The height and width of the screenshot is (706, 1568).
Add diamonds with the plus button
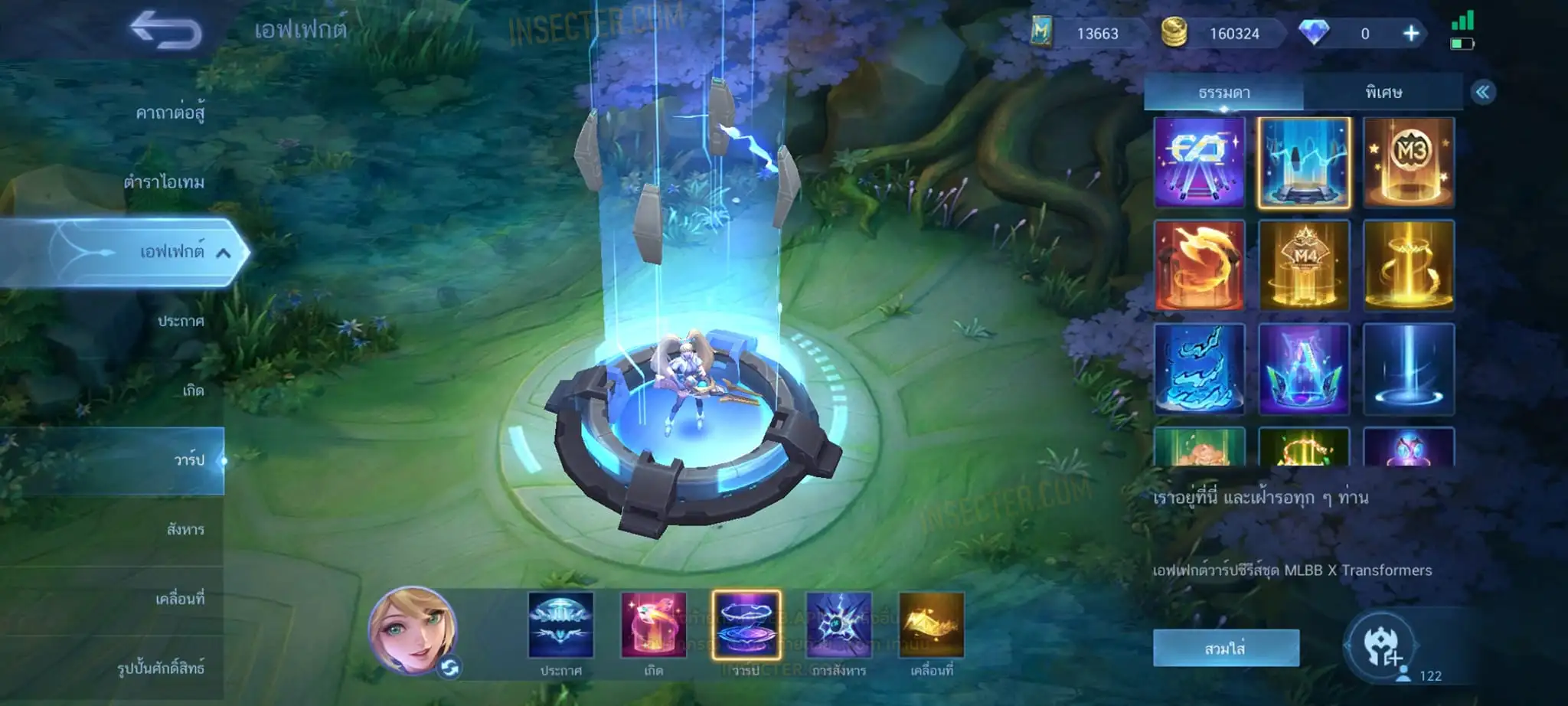pyautogui.click(x=1411, y=34)
